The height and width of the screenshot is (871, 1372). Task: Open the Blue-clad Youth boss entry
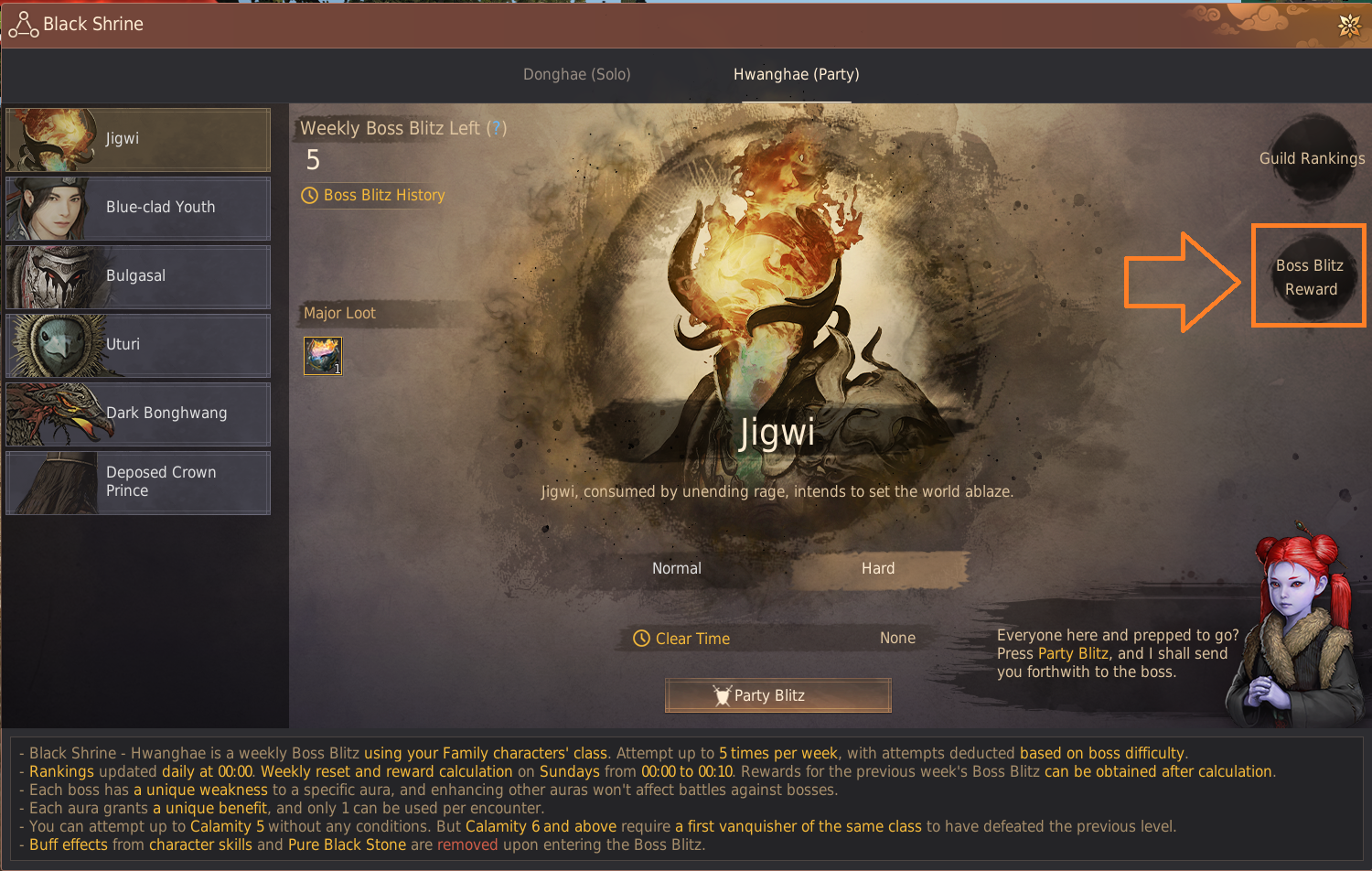[137, 208]
